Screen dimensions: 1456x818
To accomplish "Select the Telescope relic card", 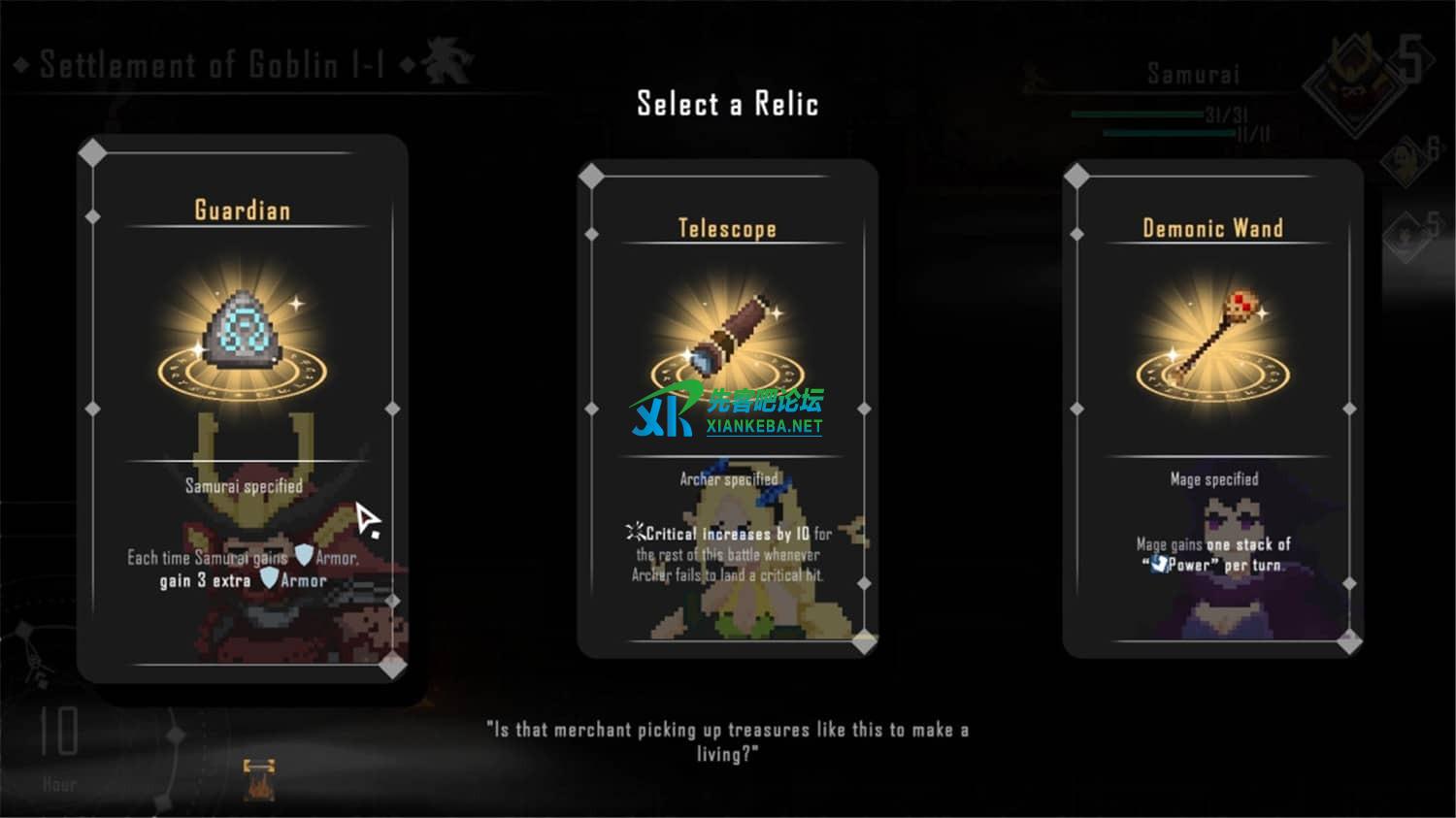I will 727,408.
